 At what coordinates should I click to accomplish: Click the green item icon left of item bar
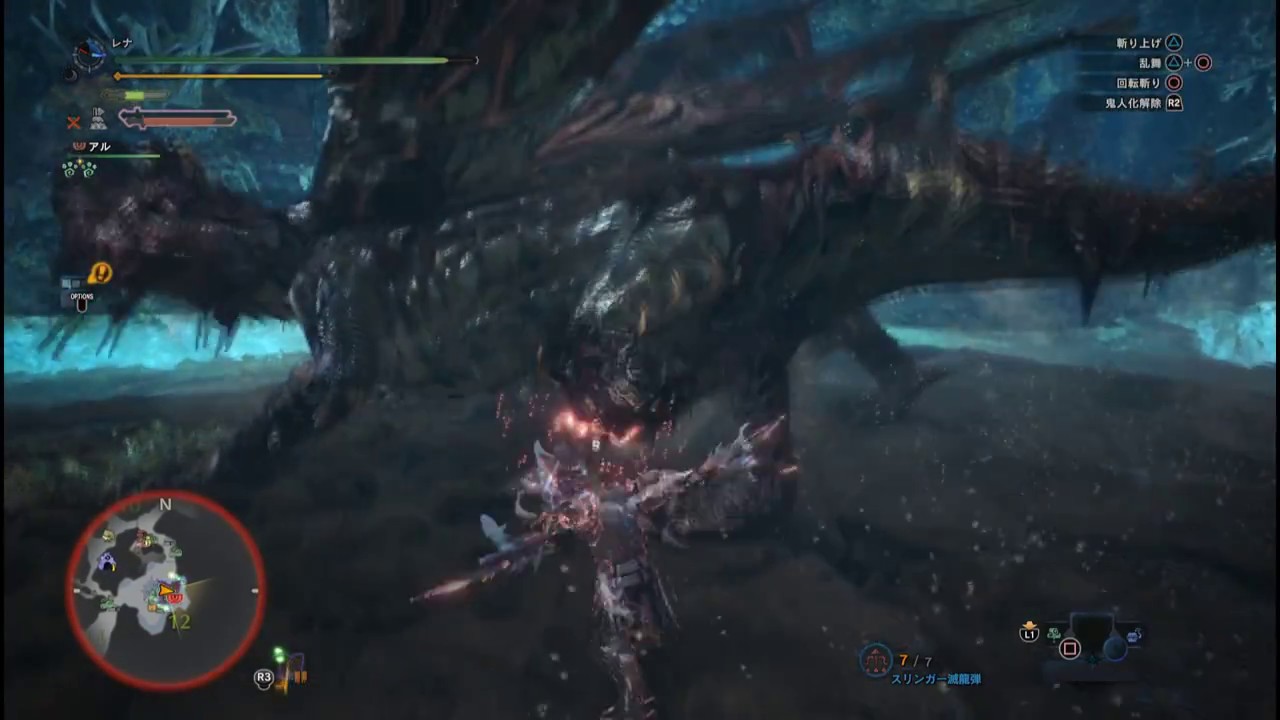tap(1052, 634)
